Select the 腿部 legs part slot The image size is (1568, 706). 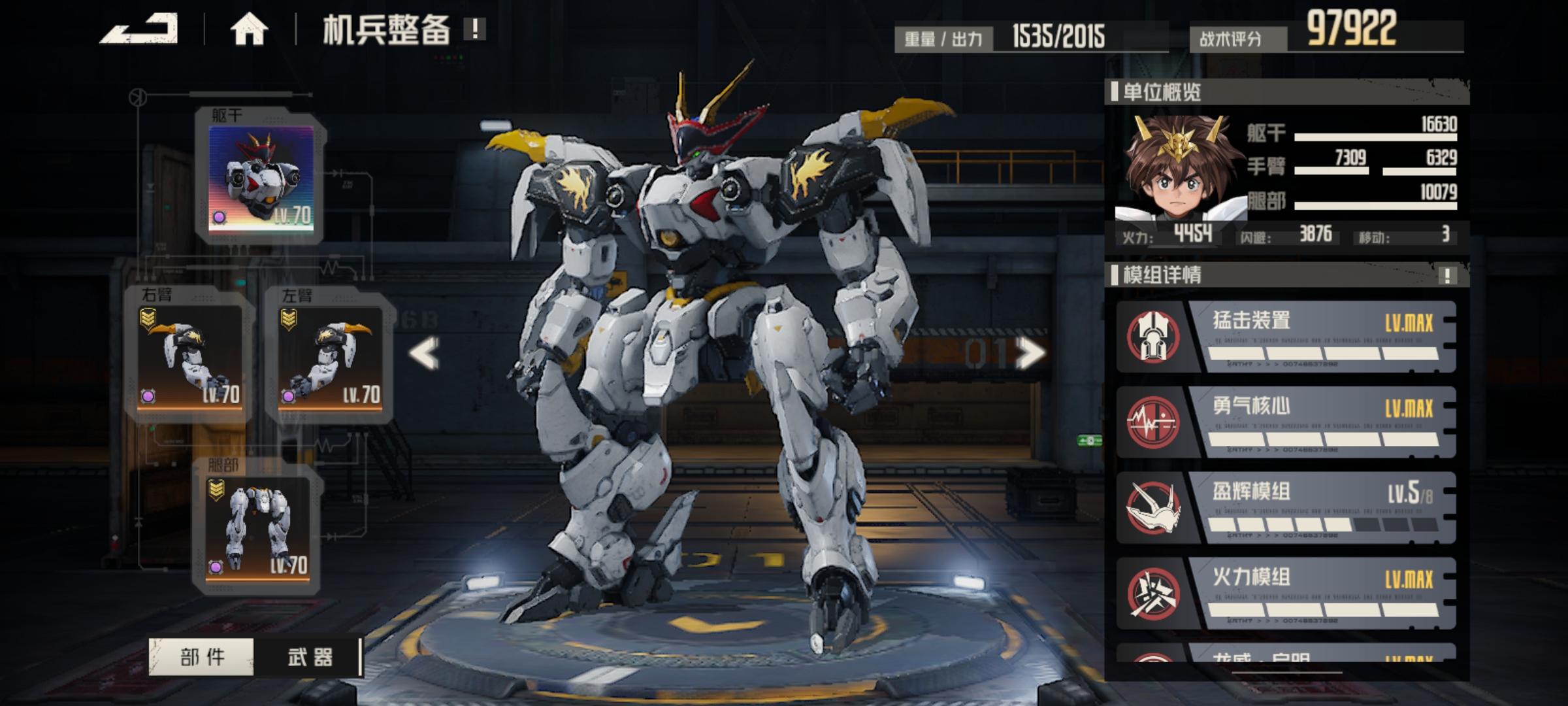coord(258,527)
